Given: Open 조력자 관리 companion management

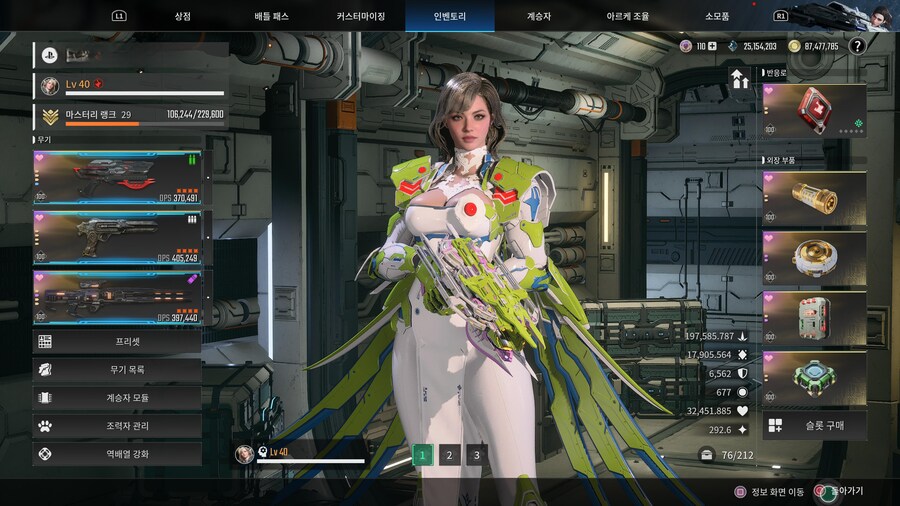Looking at the screenshot, I should 118,426.
